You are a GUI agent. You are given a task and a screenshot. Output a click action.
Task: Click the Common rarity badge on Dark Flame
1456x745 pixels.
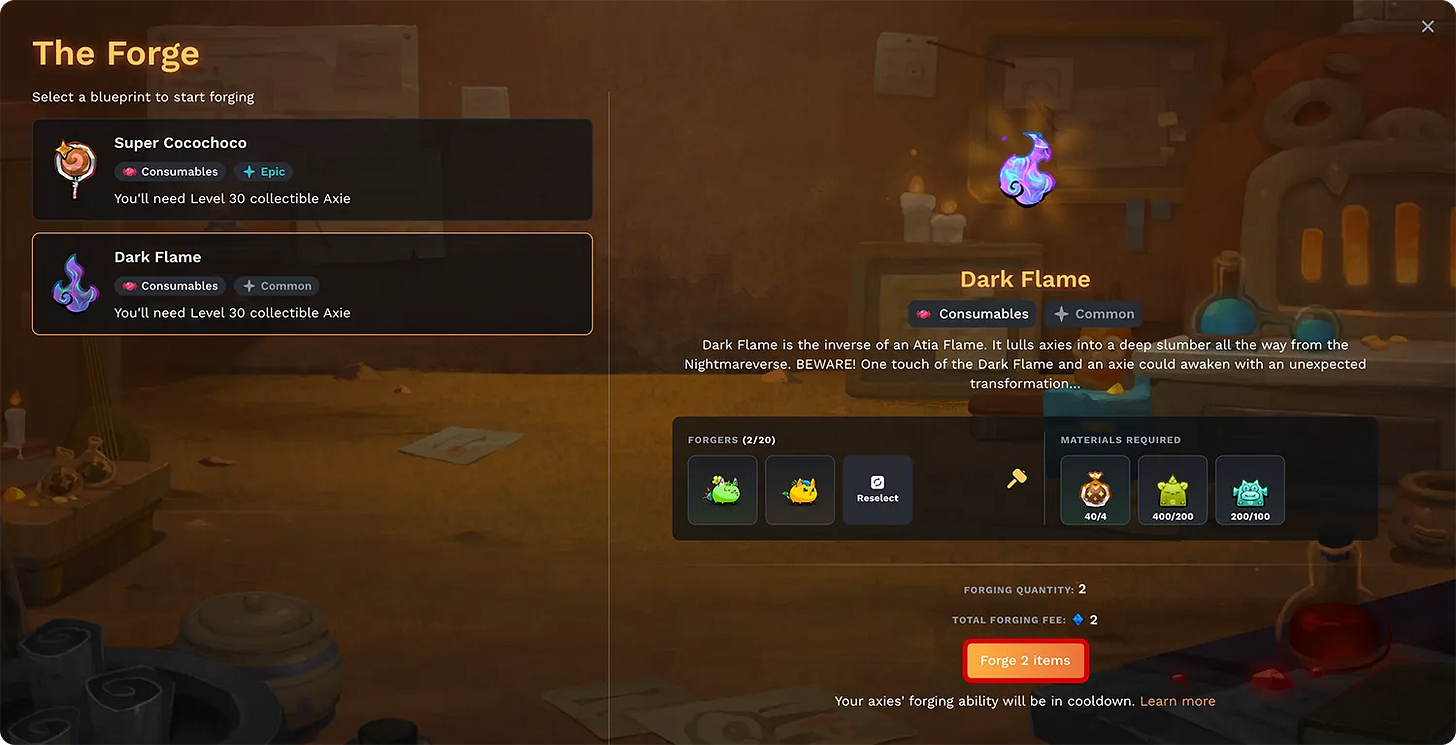[277, 286]
